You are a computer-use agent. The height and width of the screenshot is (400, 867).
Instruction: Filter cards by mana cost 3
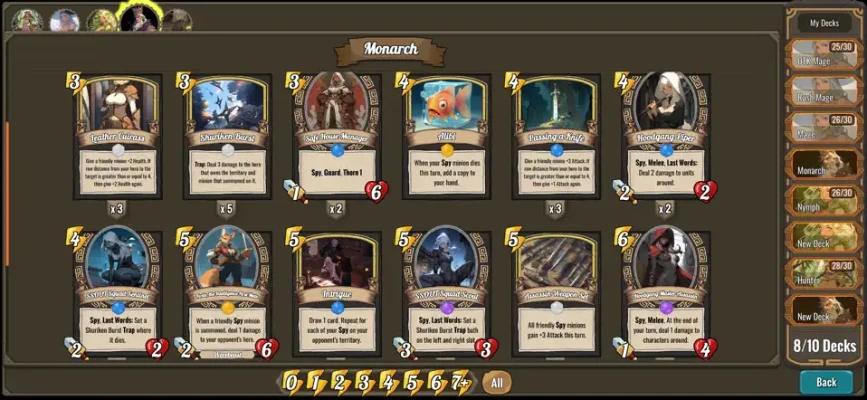(x=364, y=382)
